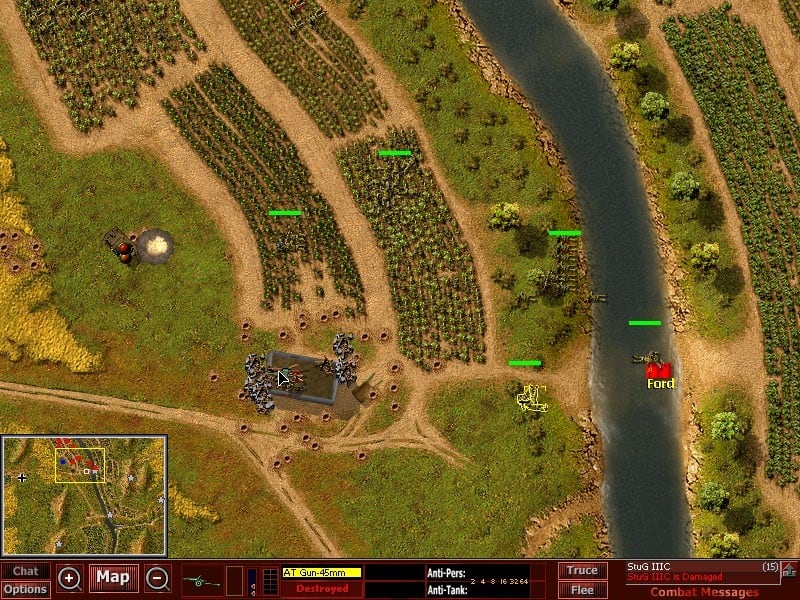This screenshot has width=800, height=600.
Task: Zoom in with the plus magnifier
Action: (69, 578)
